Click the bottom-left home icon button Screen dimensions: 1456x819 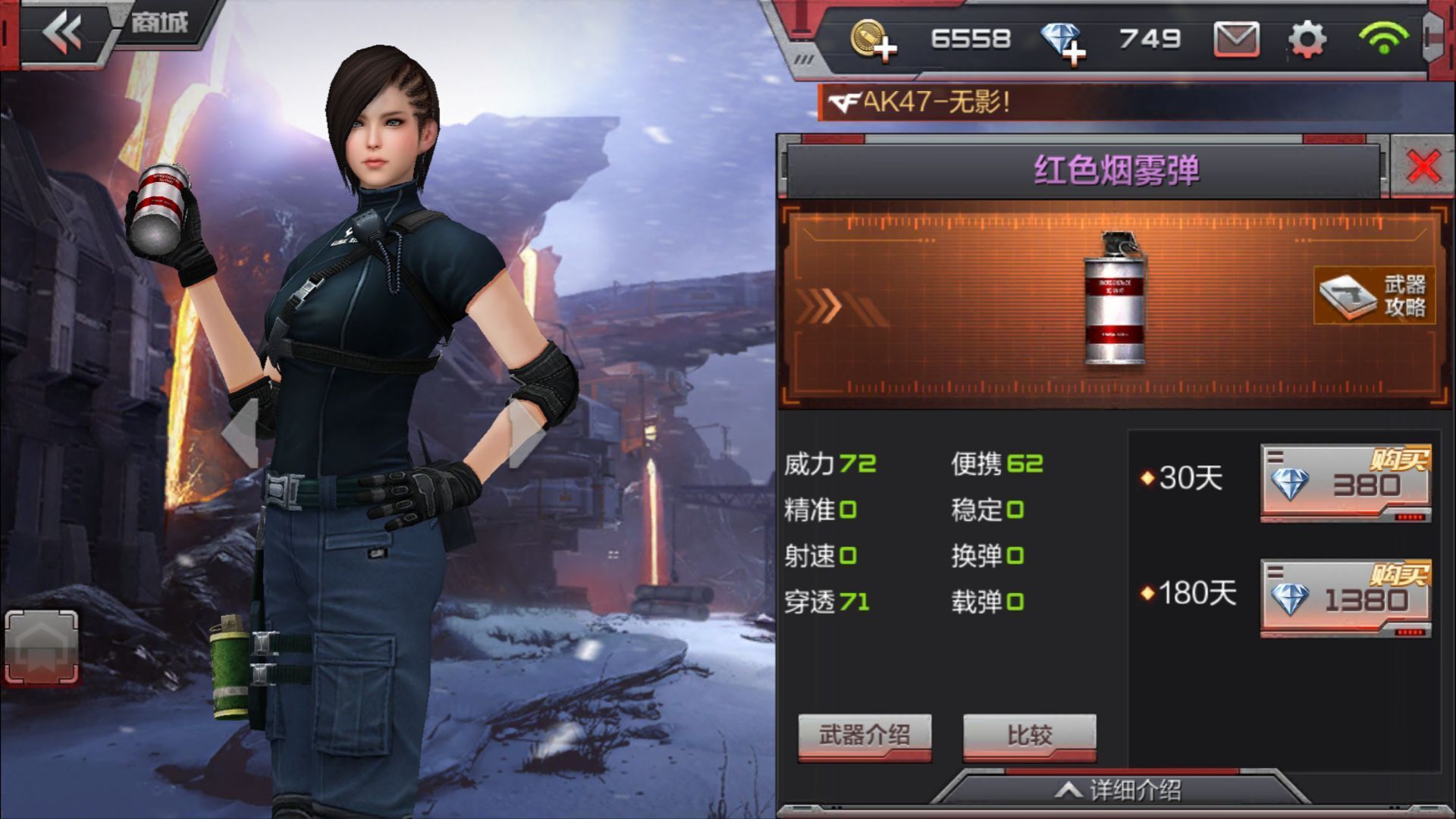tap(42, 646)
